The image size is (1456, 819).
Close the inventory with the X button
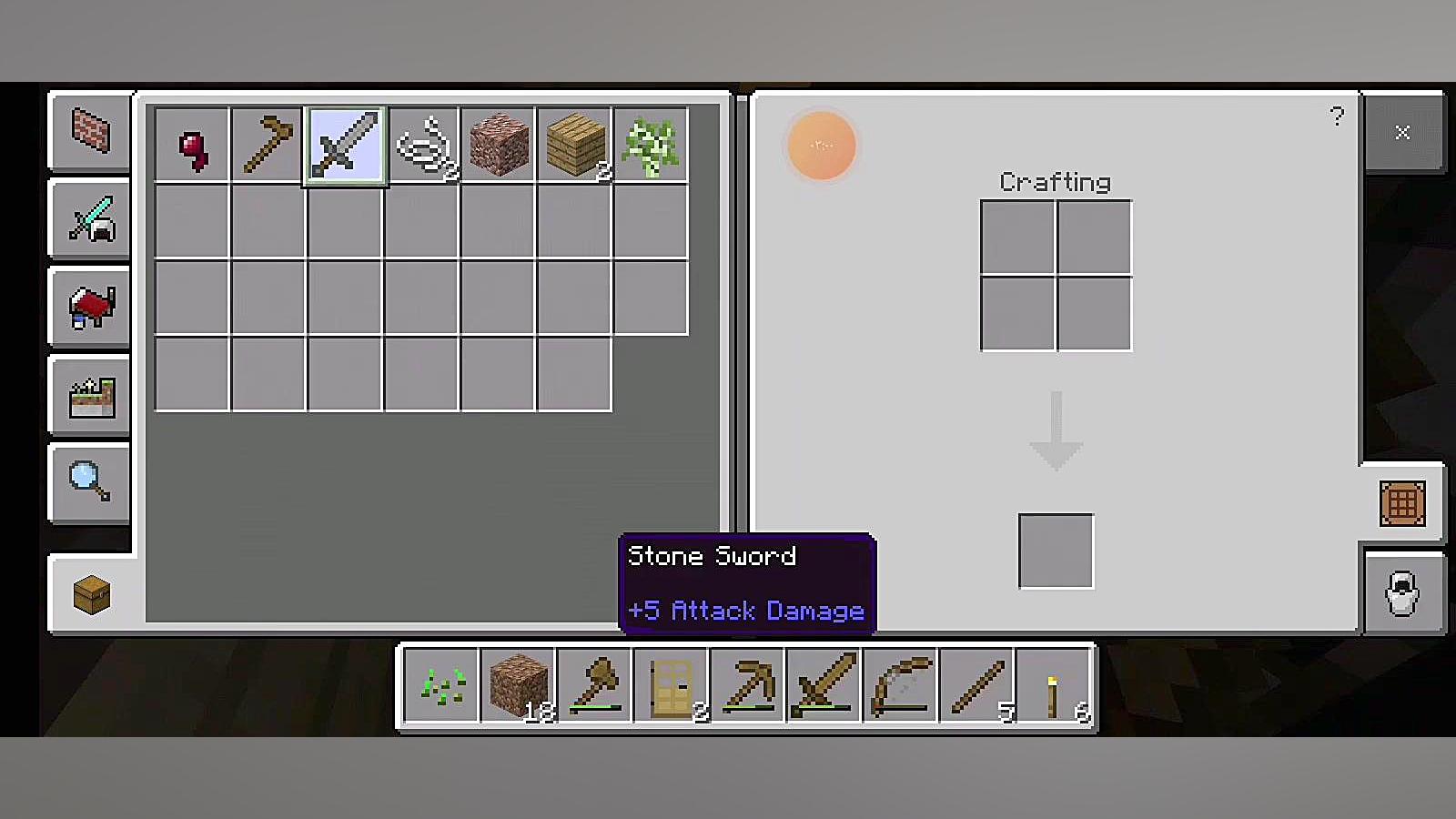click(x=1402, y=133)
